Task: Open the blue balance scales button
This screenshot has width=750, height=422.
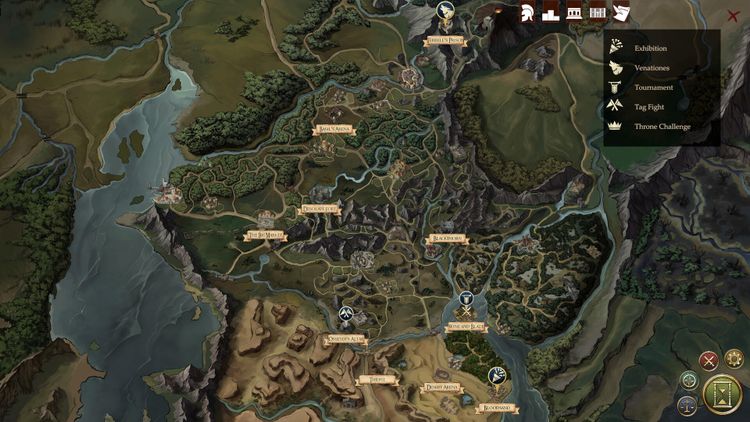Action: pyautogui.click(x=688, y=405)
